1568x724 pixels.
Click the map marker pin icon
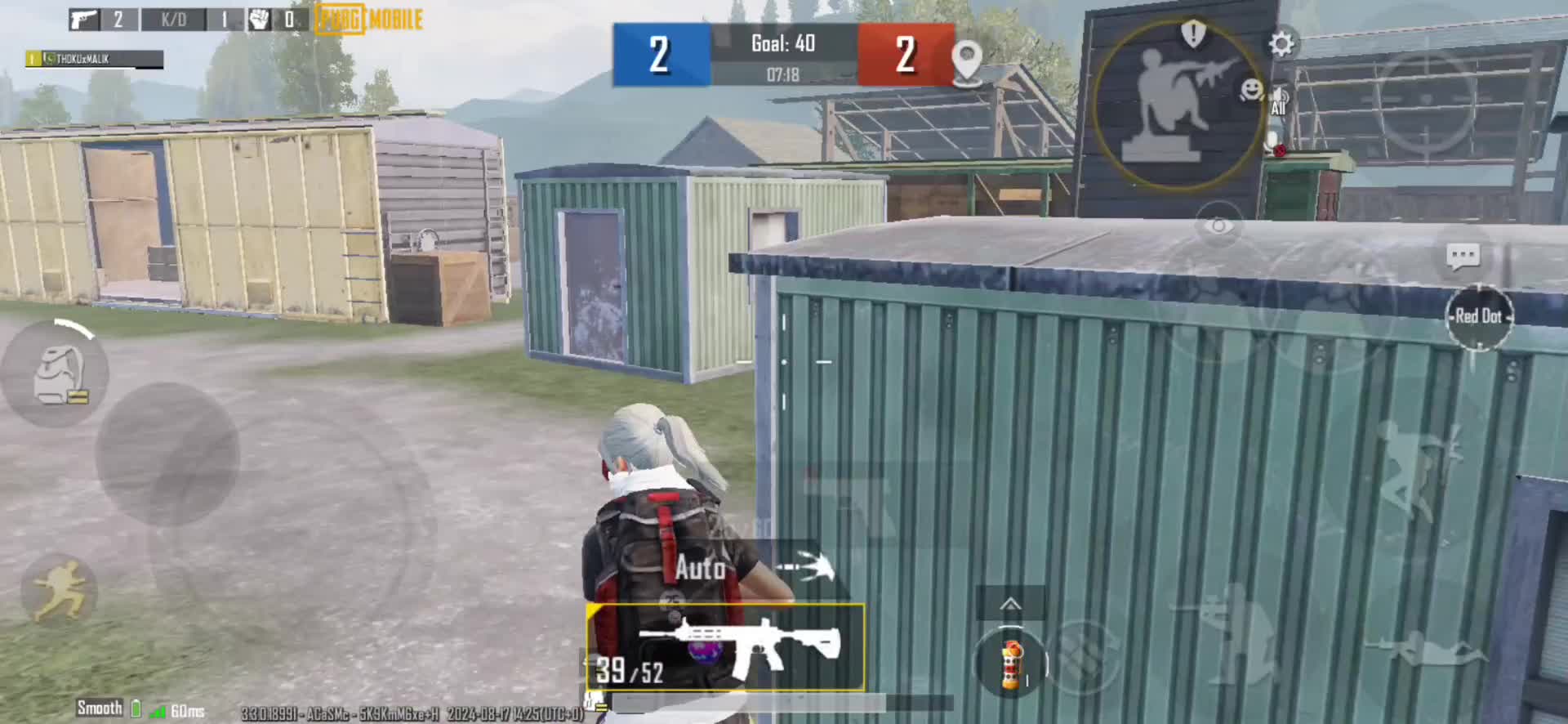(x=967, y=60)
